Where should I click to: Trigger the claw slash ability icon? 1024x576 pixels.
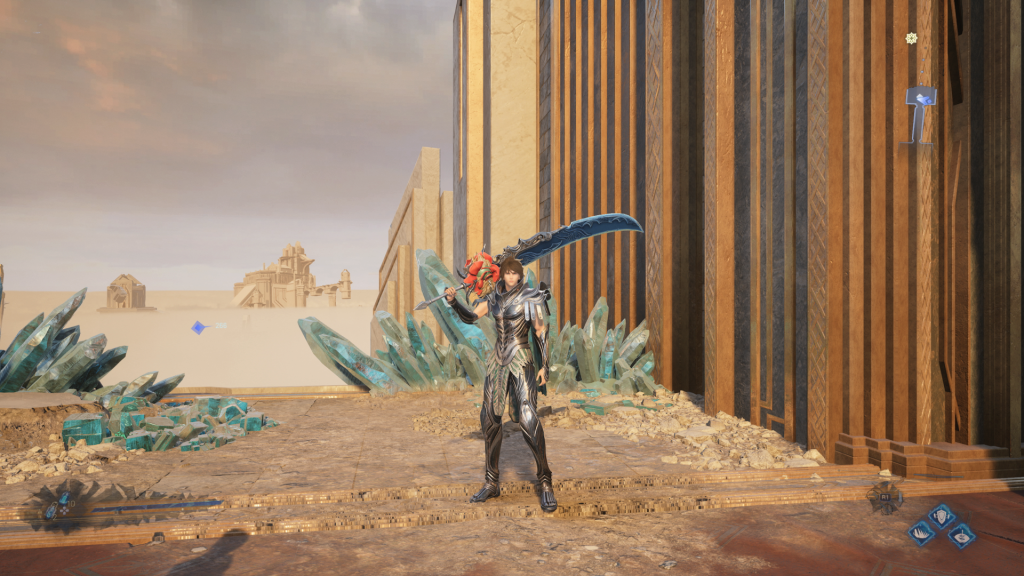[921, 533]
